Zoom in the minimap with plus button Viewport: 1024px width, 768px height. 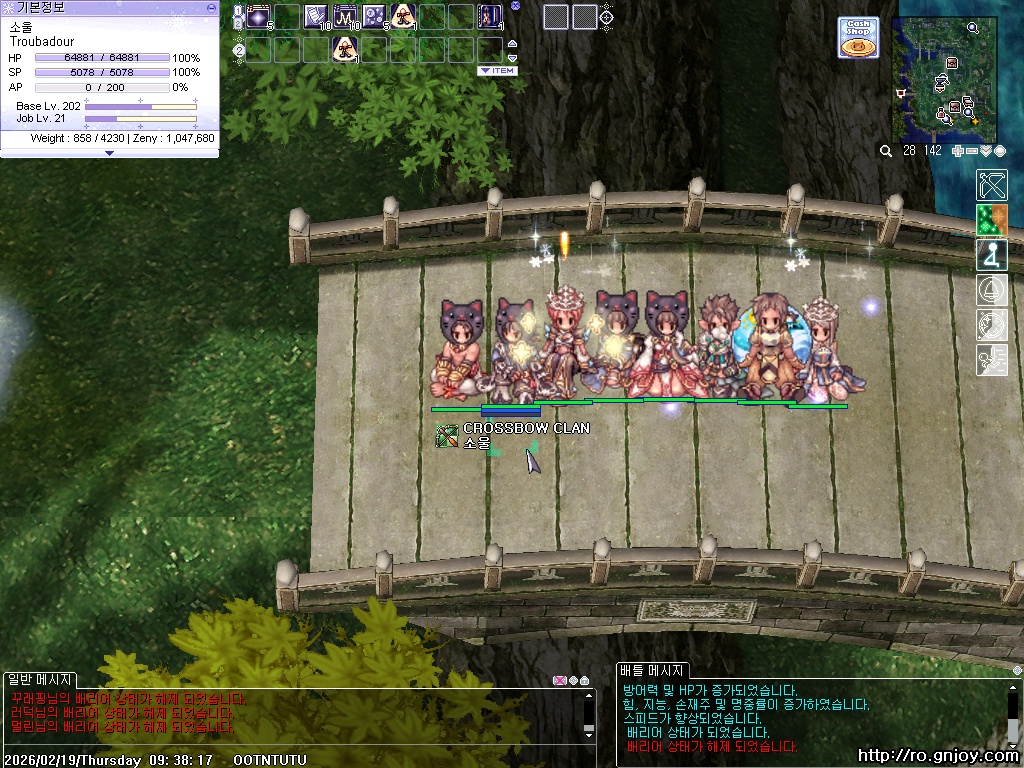click(x=958, y=151)
